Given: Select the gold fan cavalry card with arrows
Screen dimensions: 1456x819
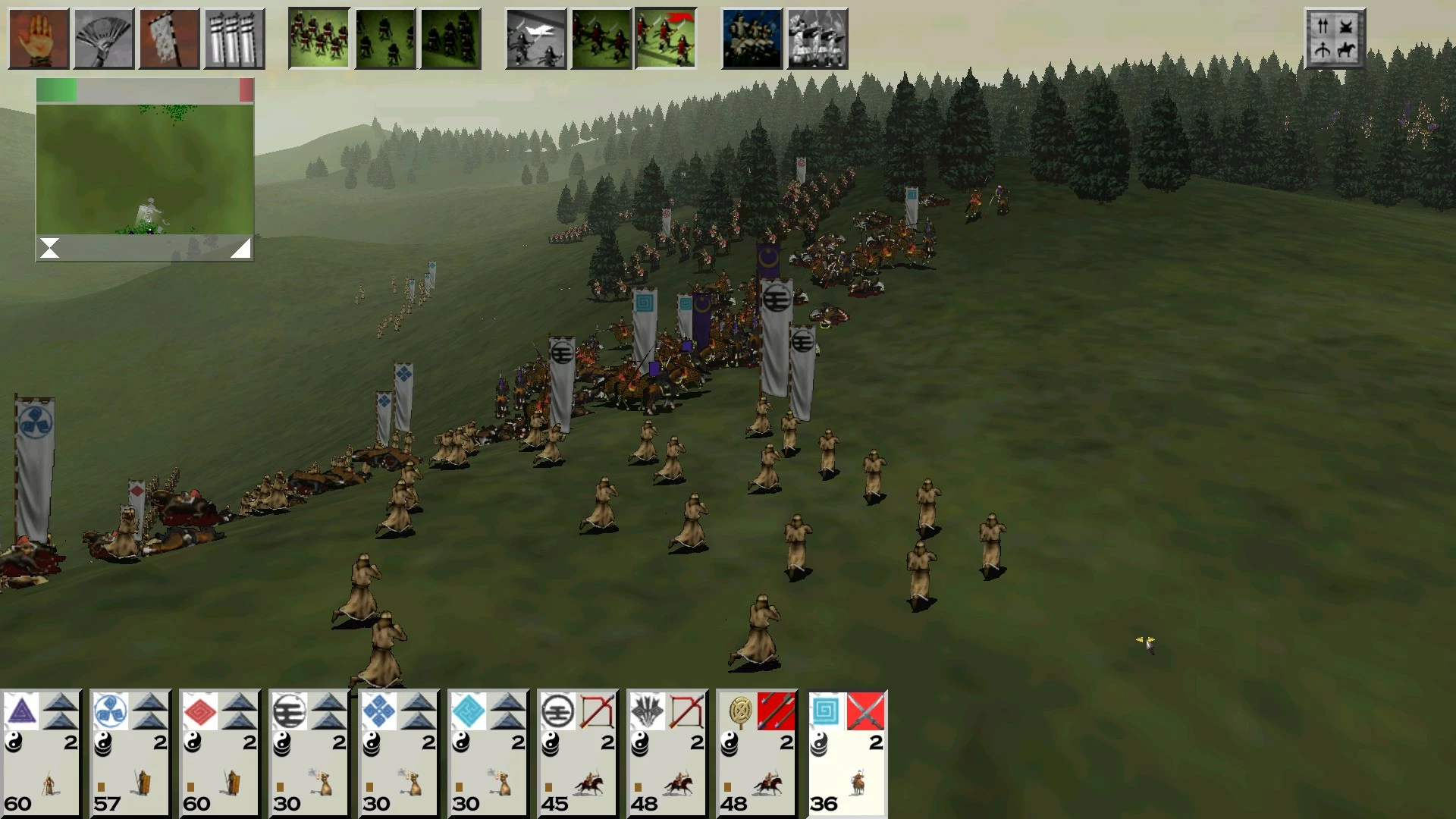Looking at the screenshot, I should tap(757, 753).
